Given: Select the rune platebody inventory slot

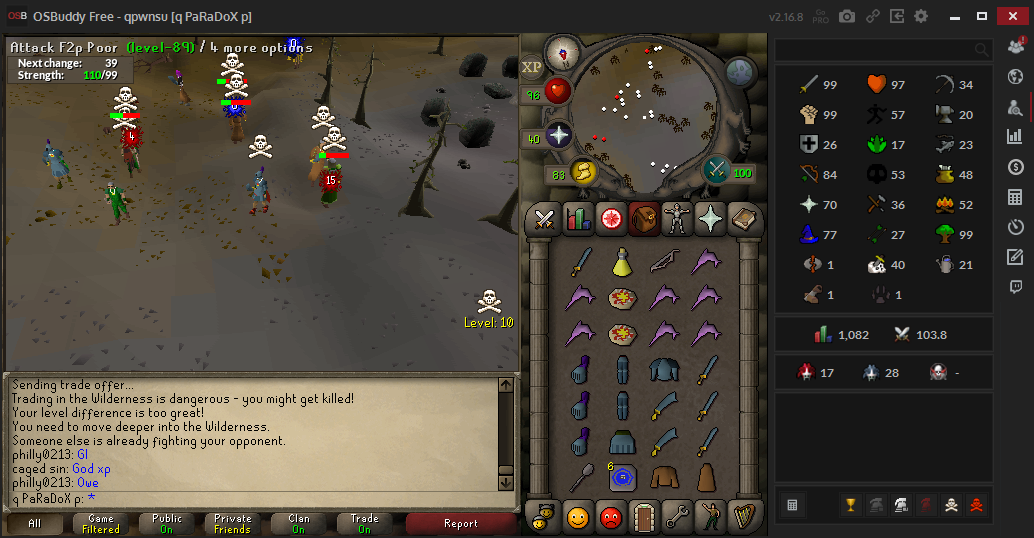Looking at the screenshot, I should click(665, 370).
